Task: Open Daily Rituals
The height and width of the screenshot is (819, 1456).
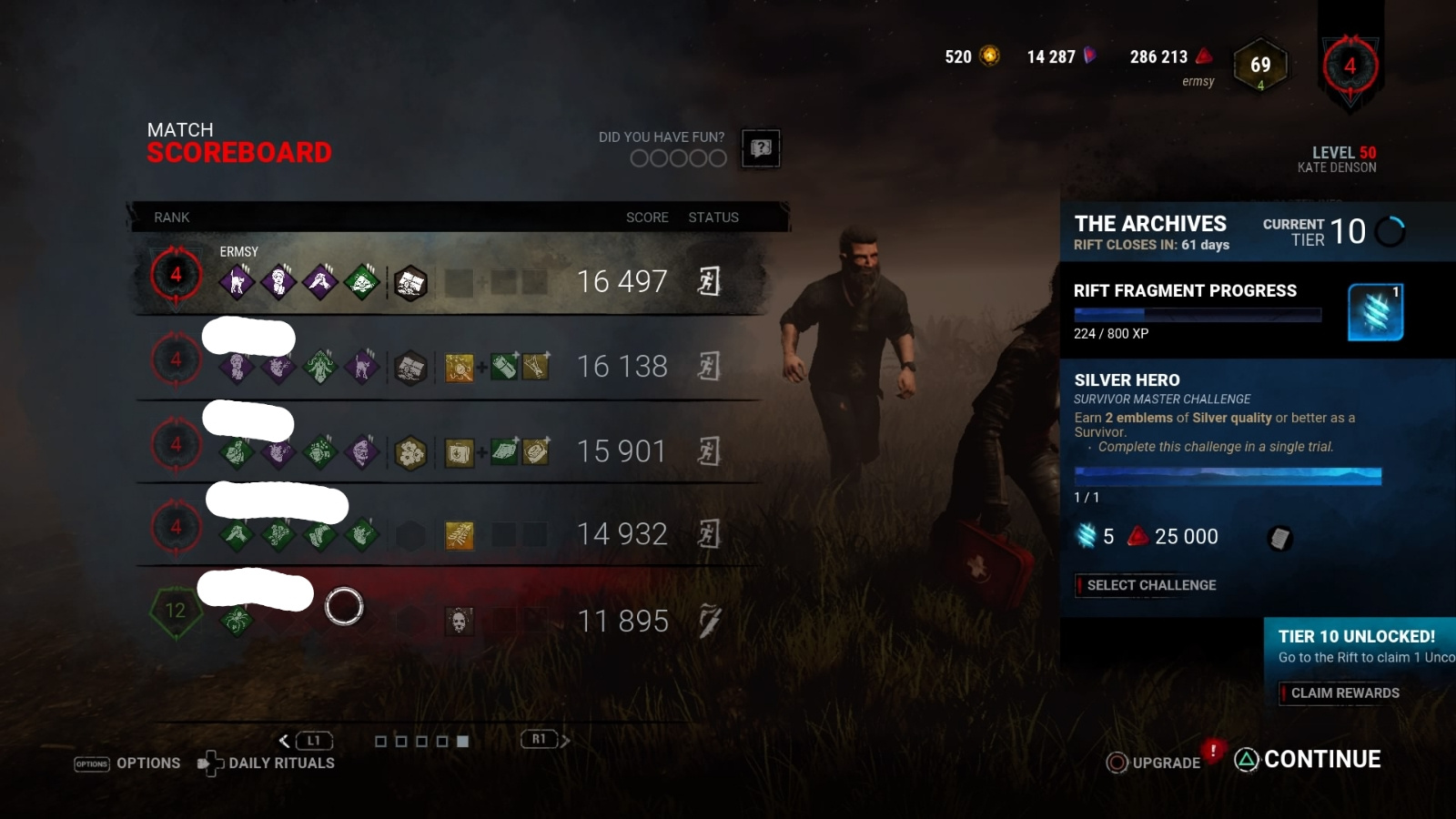Action: [282, 763]
